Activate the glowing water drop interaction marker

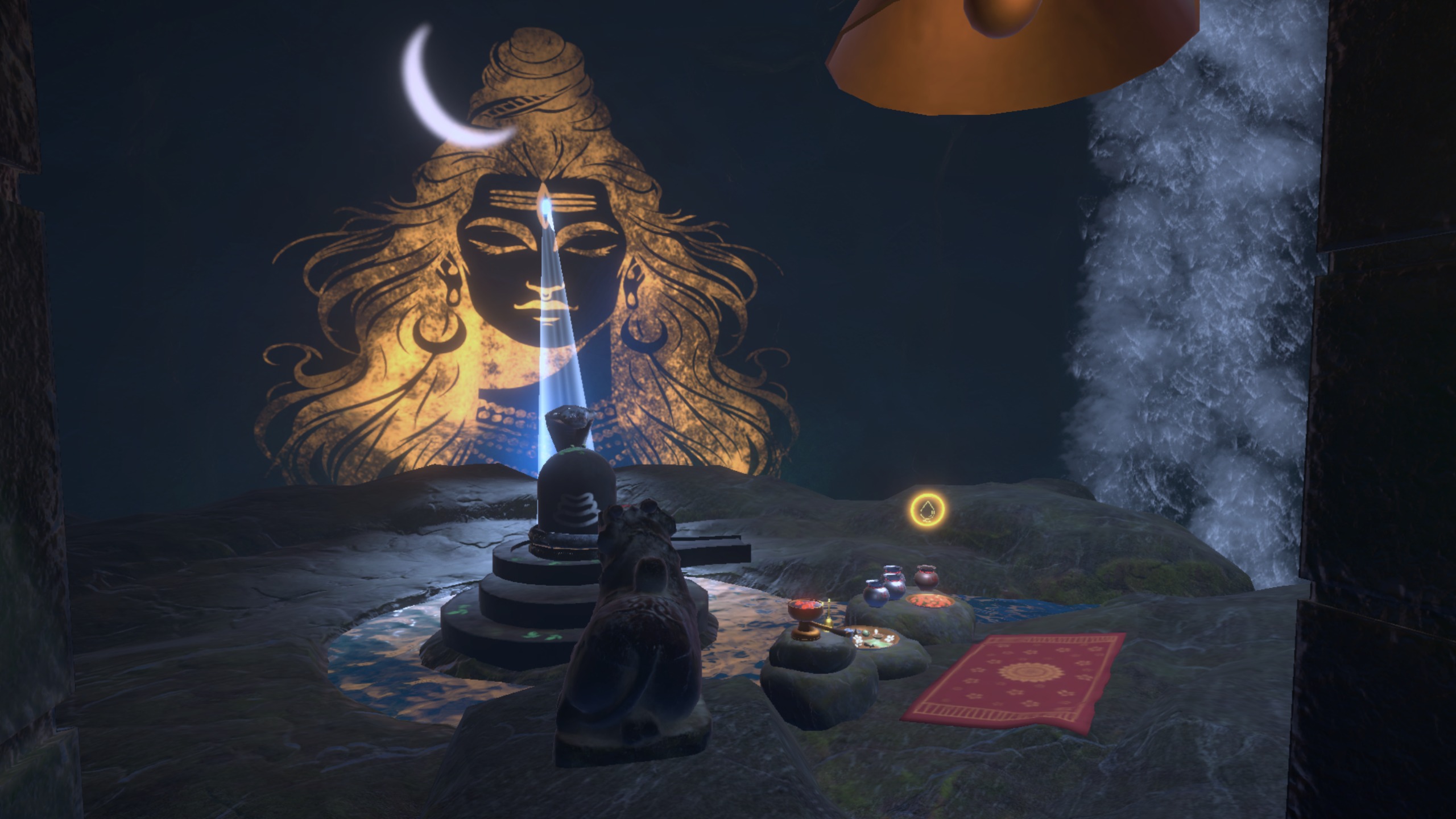coord(928,510)
